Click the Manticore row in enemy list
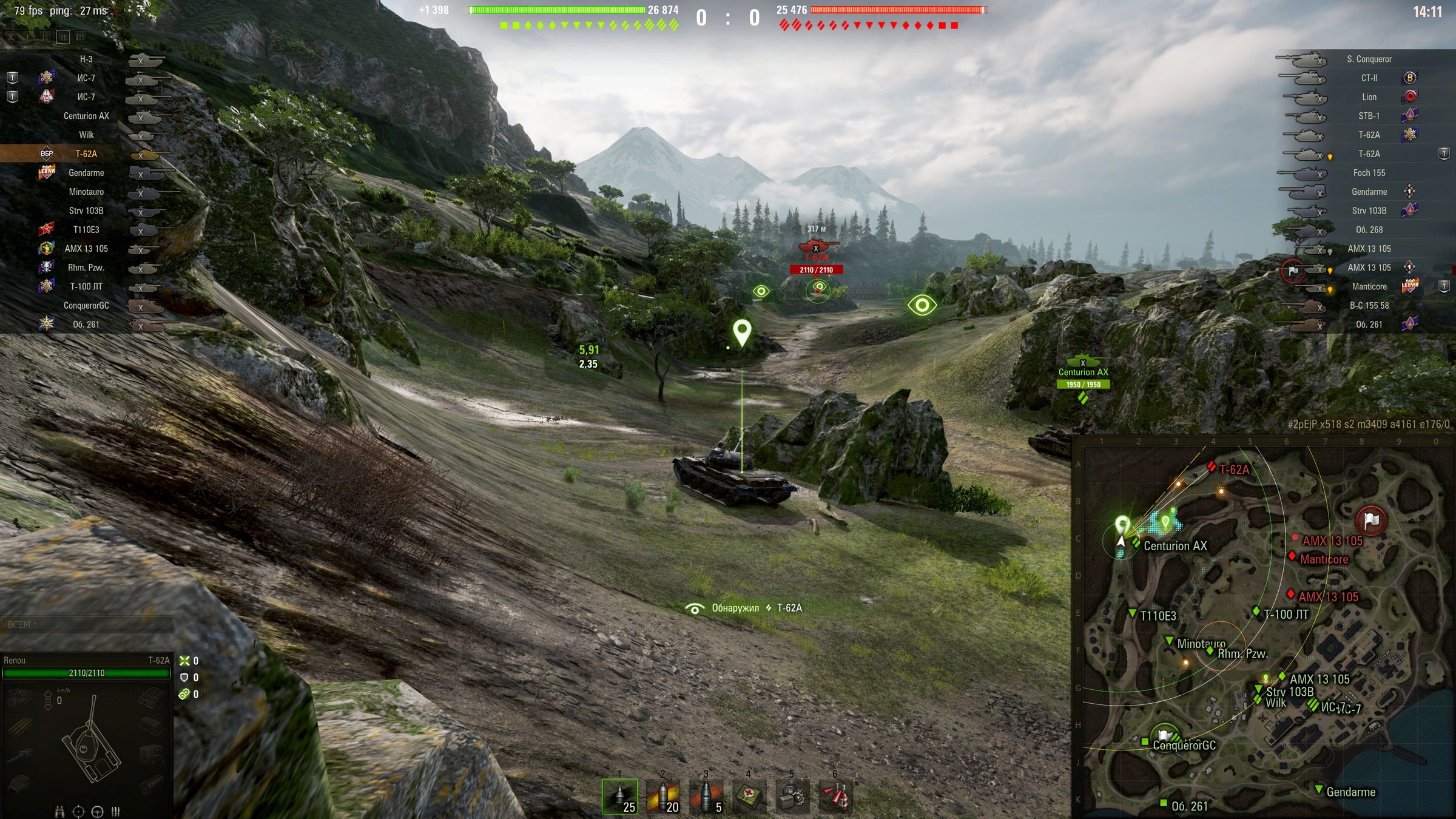 pos(1369,286)
